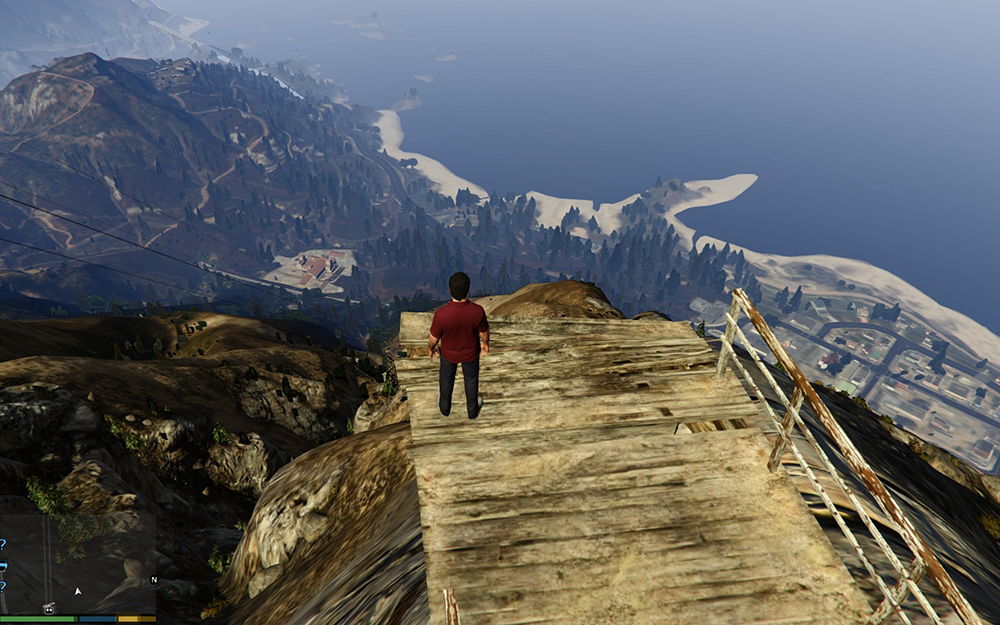Select the north 'N' compass marker
This screenshot has width=1000, height=625.
(154, 579)
